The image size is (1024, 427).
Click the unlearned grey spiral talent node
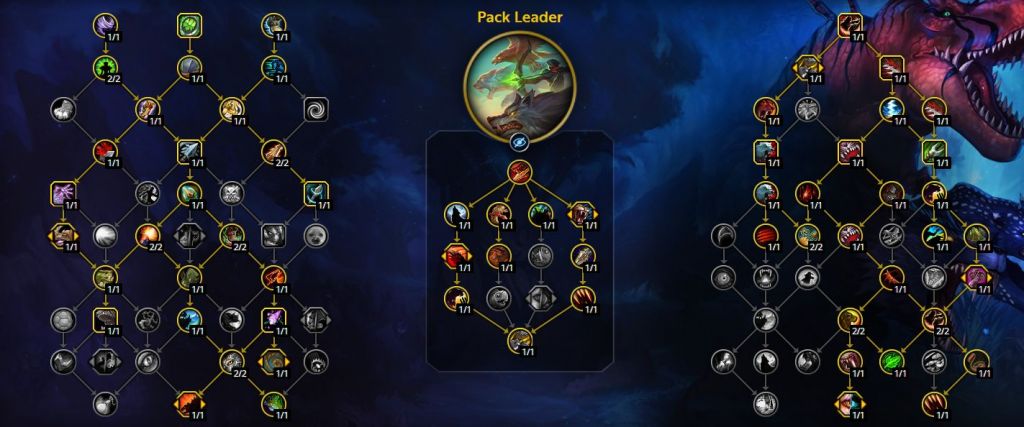click(x=316, y=108)
